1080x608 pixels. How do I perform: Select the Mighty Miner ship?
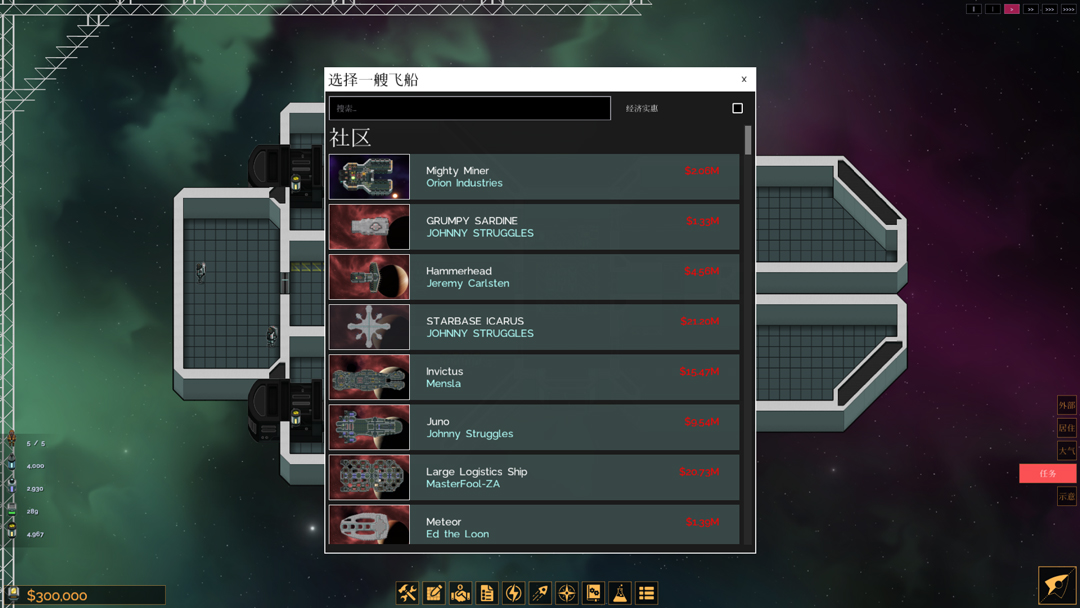coord(534,177)
